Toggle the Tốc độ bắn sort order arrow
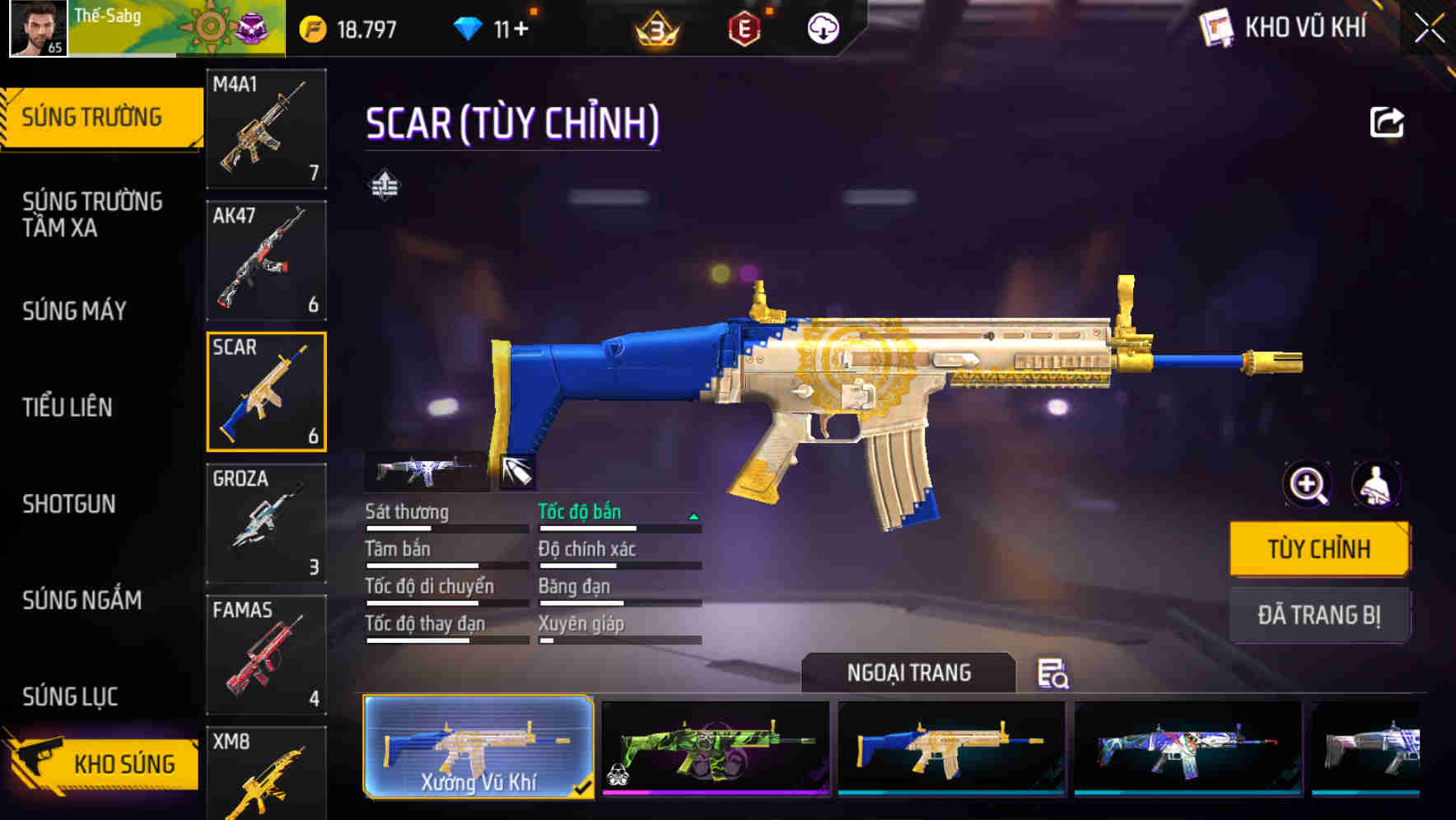Image resolution: width=1456 pixels, height=820 pixels. click(693, 517)
